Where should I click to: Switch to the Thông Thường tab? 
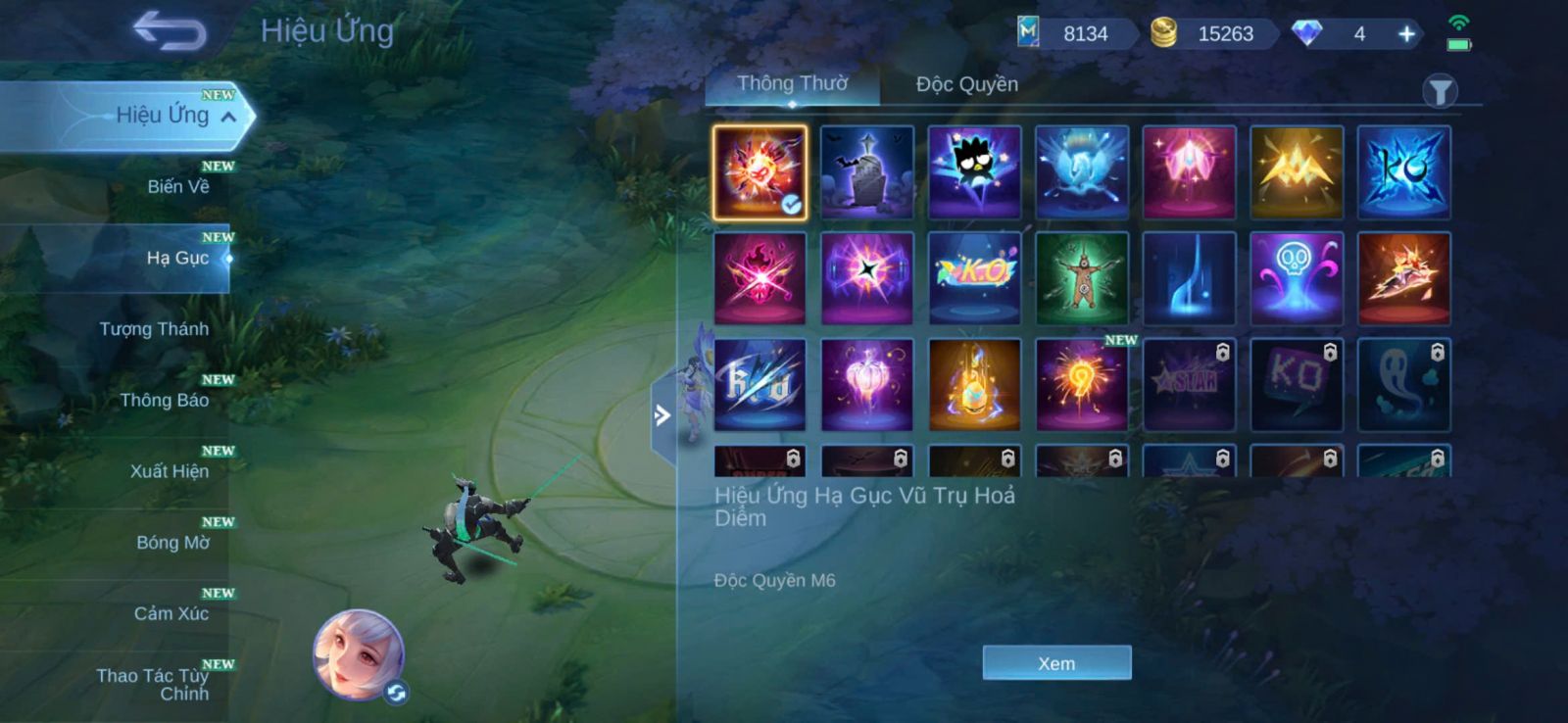792,84
